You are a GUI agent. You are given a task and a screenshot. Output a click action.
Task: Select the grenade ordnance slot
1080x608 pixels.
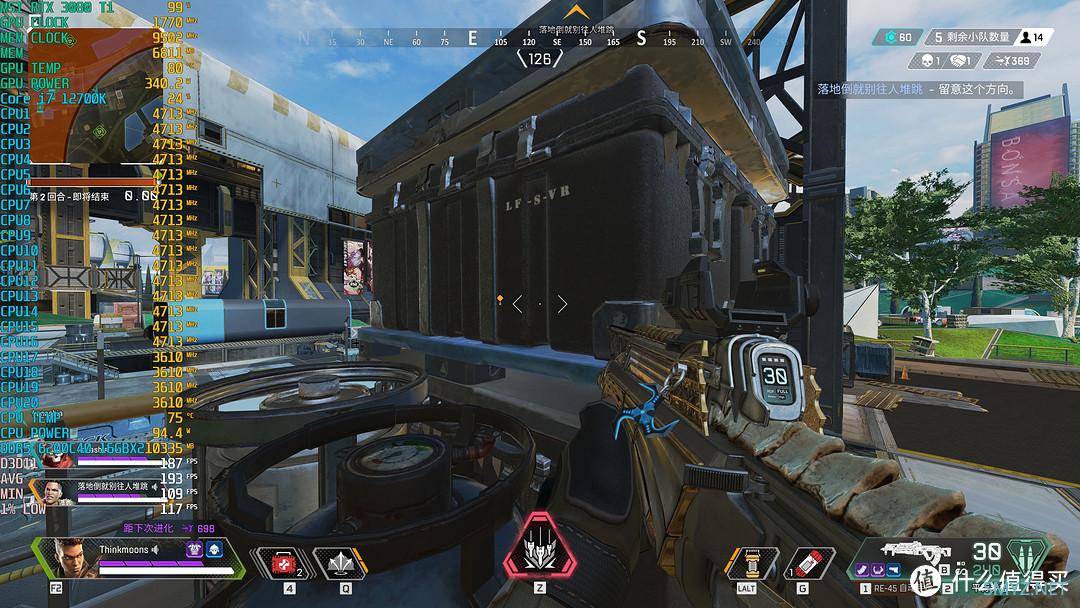(808, 563)
